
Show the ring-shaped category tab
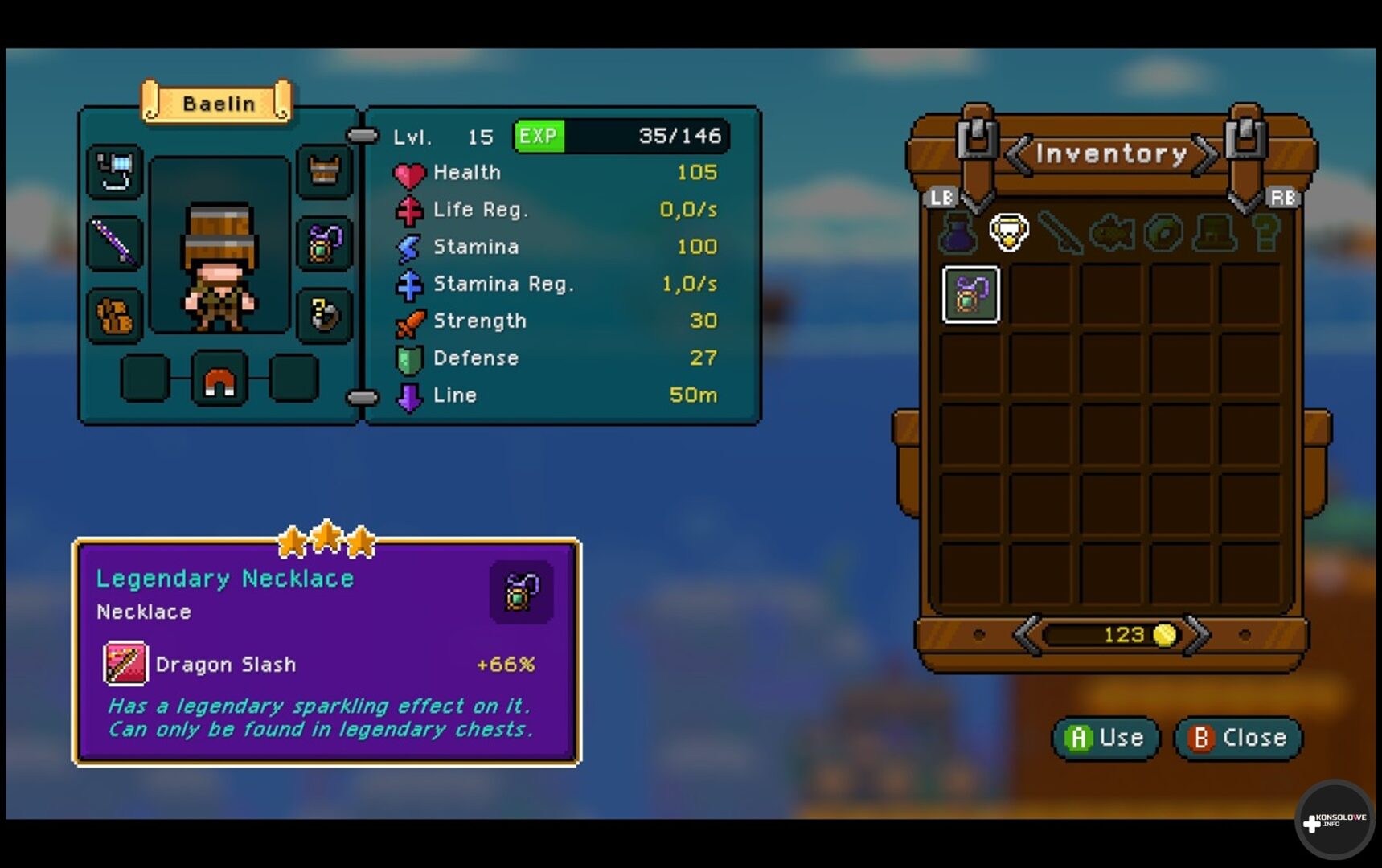(x=1163, y=233)
